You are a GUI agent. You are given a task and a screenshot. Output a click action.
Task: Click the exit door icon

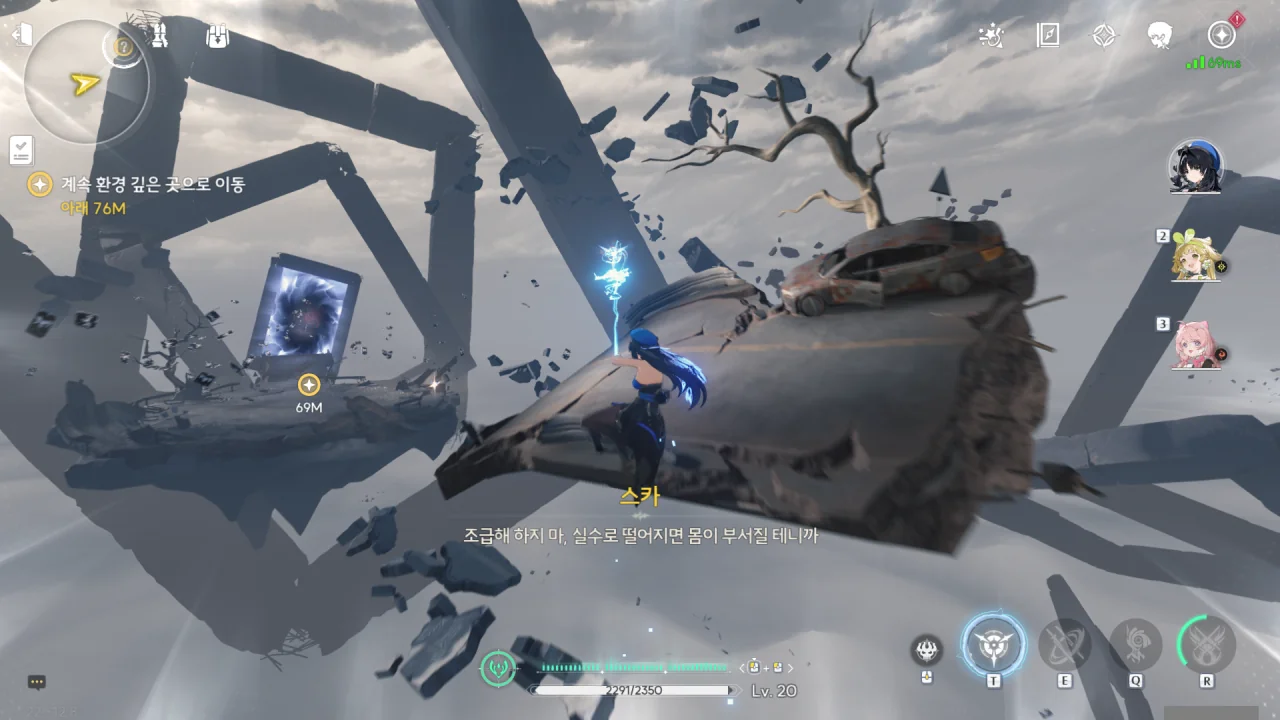(21, 35)
